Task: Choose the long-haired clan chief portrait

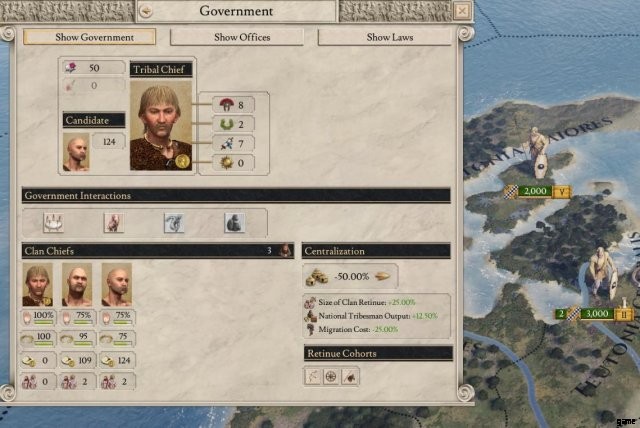Action: click(38, 285)
